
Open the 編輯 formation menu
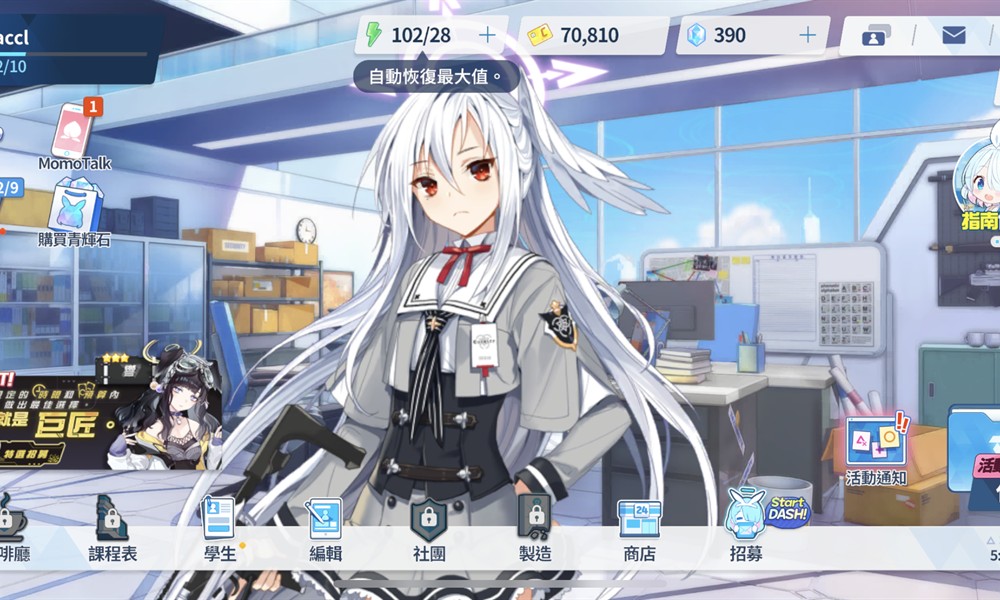pyautogui.click(x=325, y=528)
